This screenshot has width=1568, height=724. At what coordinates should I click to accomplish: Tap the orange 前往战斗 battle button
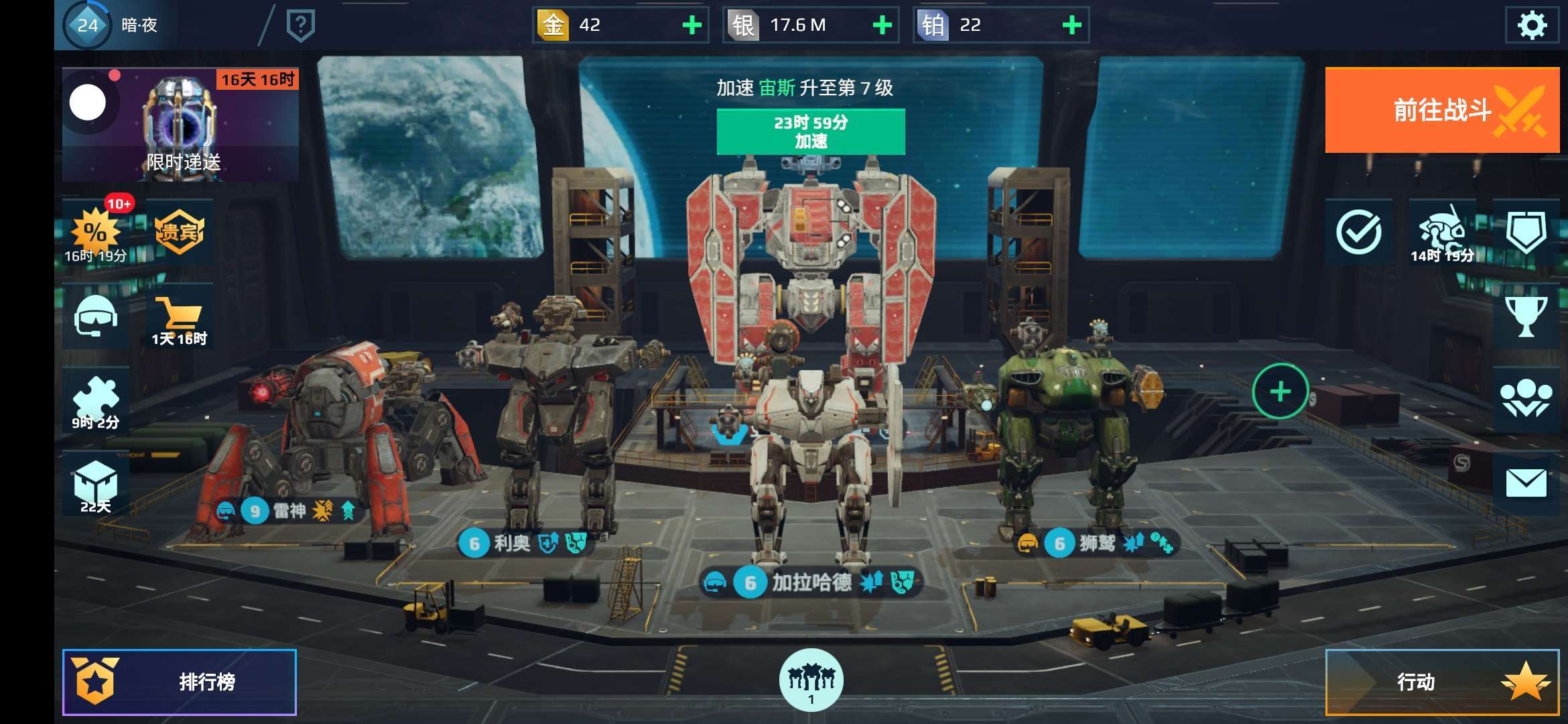pyautogui.click(x=1442, y=111)
